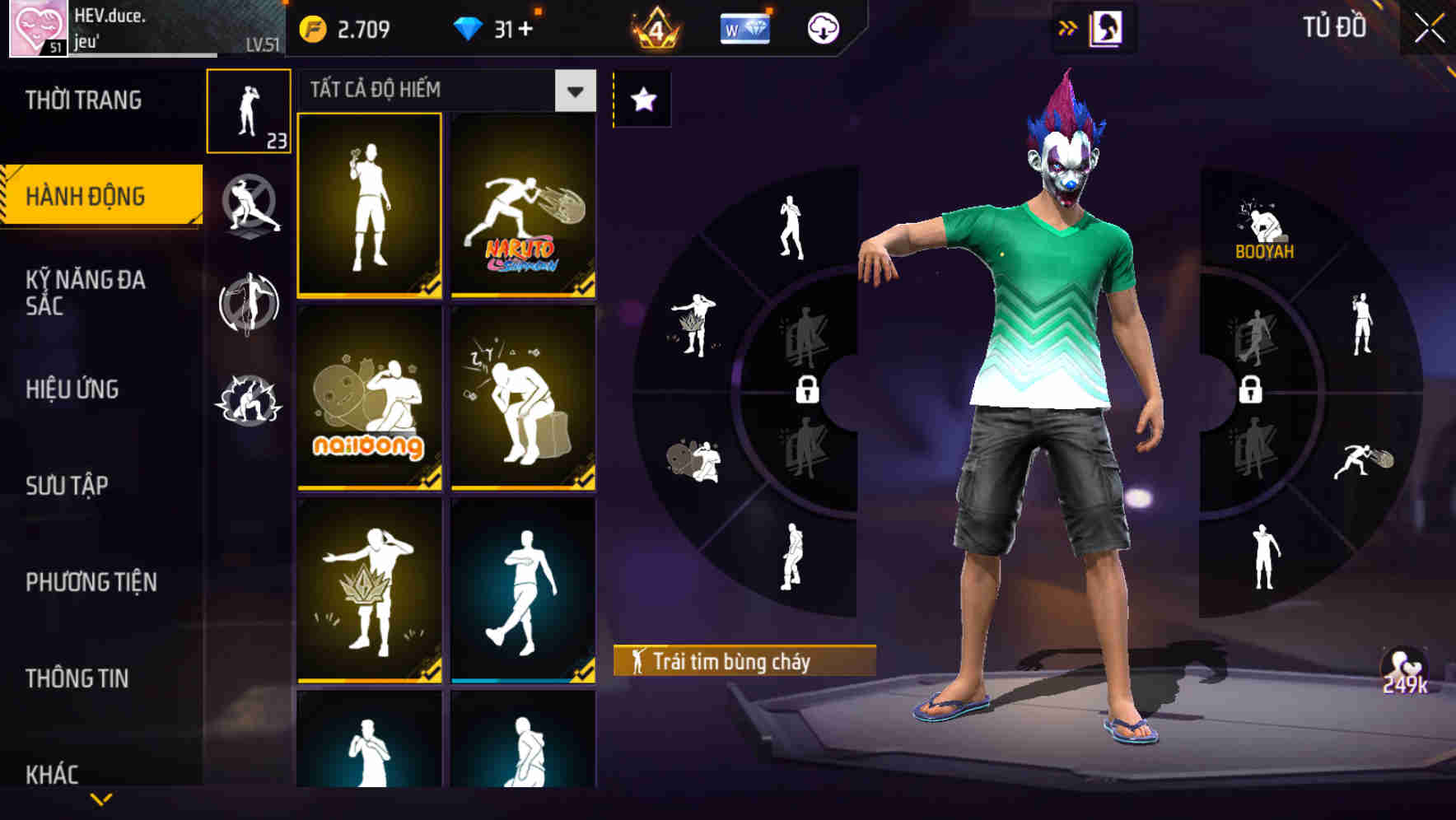Open the character preview card icon

point(1108,26)
